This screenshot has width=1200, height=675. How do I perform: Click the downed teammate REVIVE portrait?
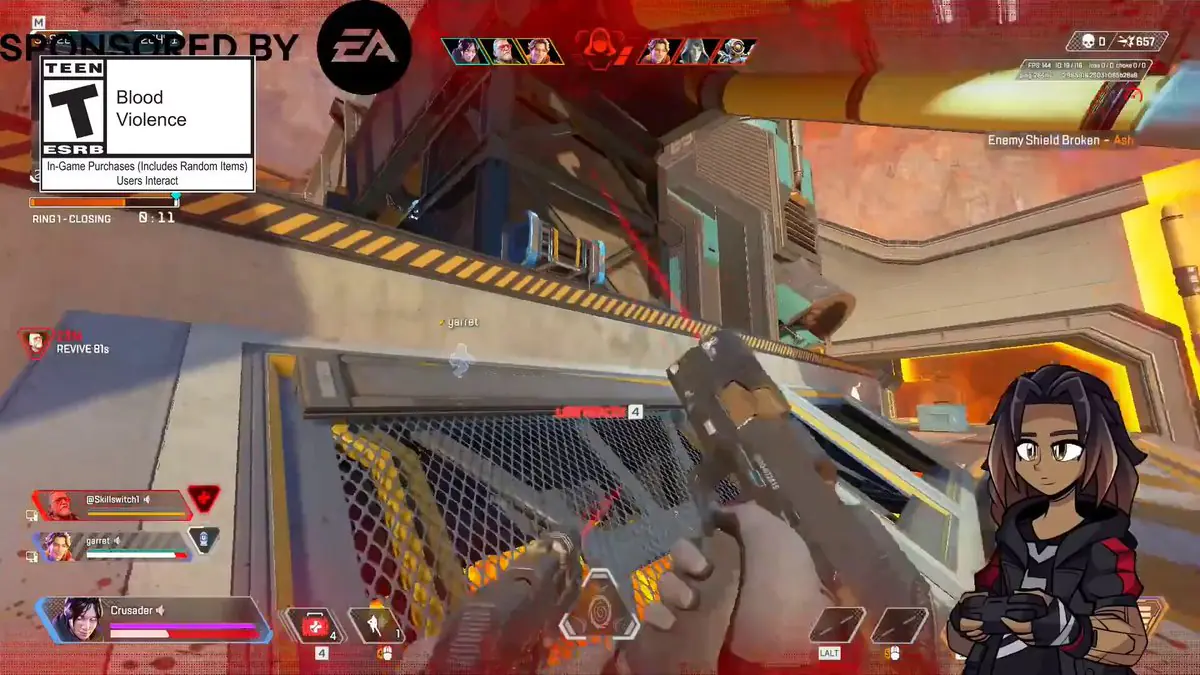pyautogui.click(x=37, y=343)
